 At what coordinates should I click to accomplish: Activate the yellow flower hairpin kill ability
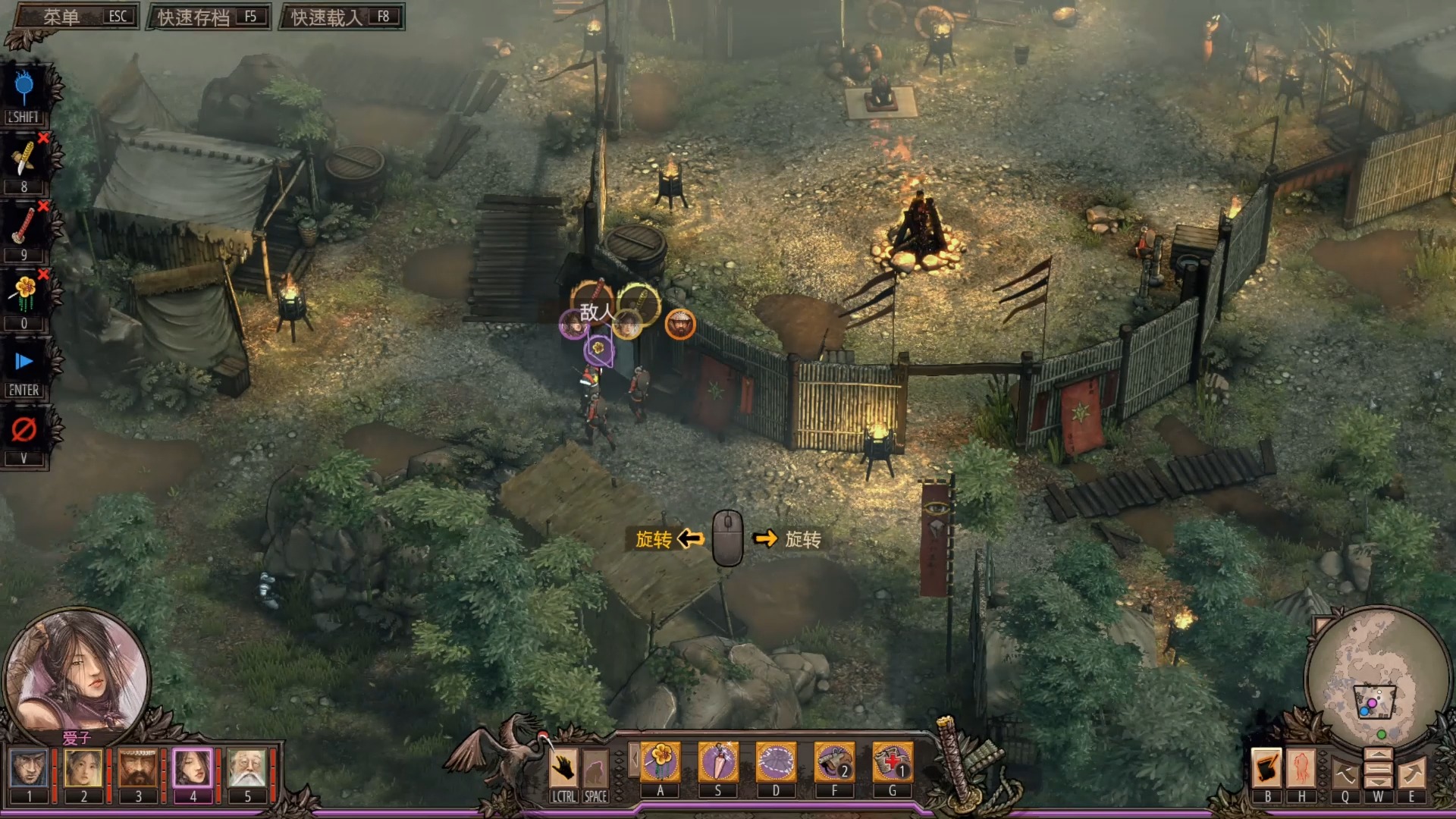pos(661,761)
